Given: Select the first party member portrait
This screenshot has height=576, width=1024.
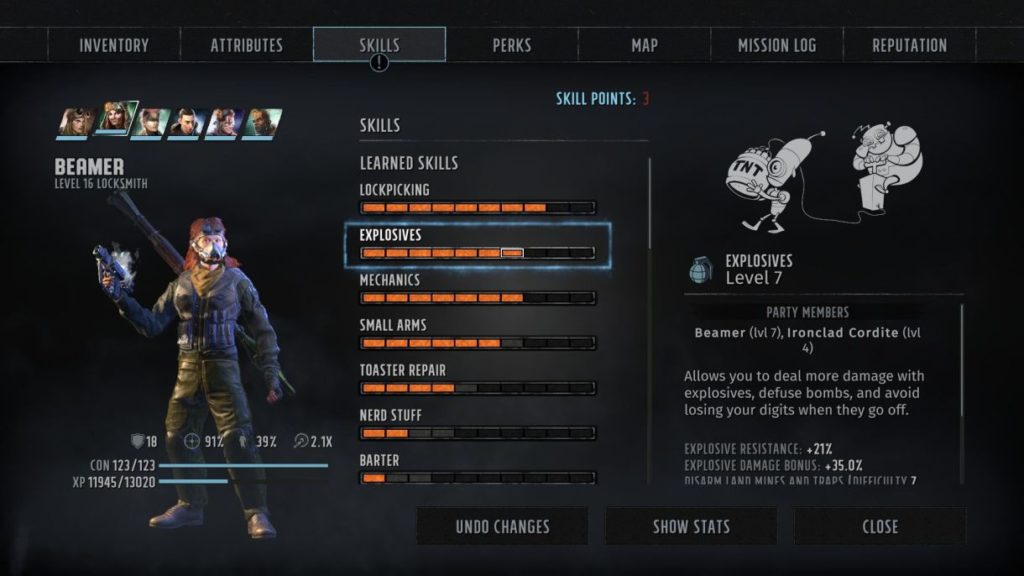Looking at the screenshot, I should point(76,123).
